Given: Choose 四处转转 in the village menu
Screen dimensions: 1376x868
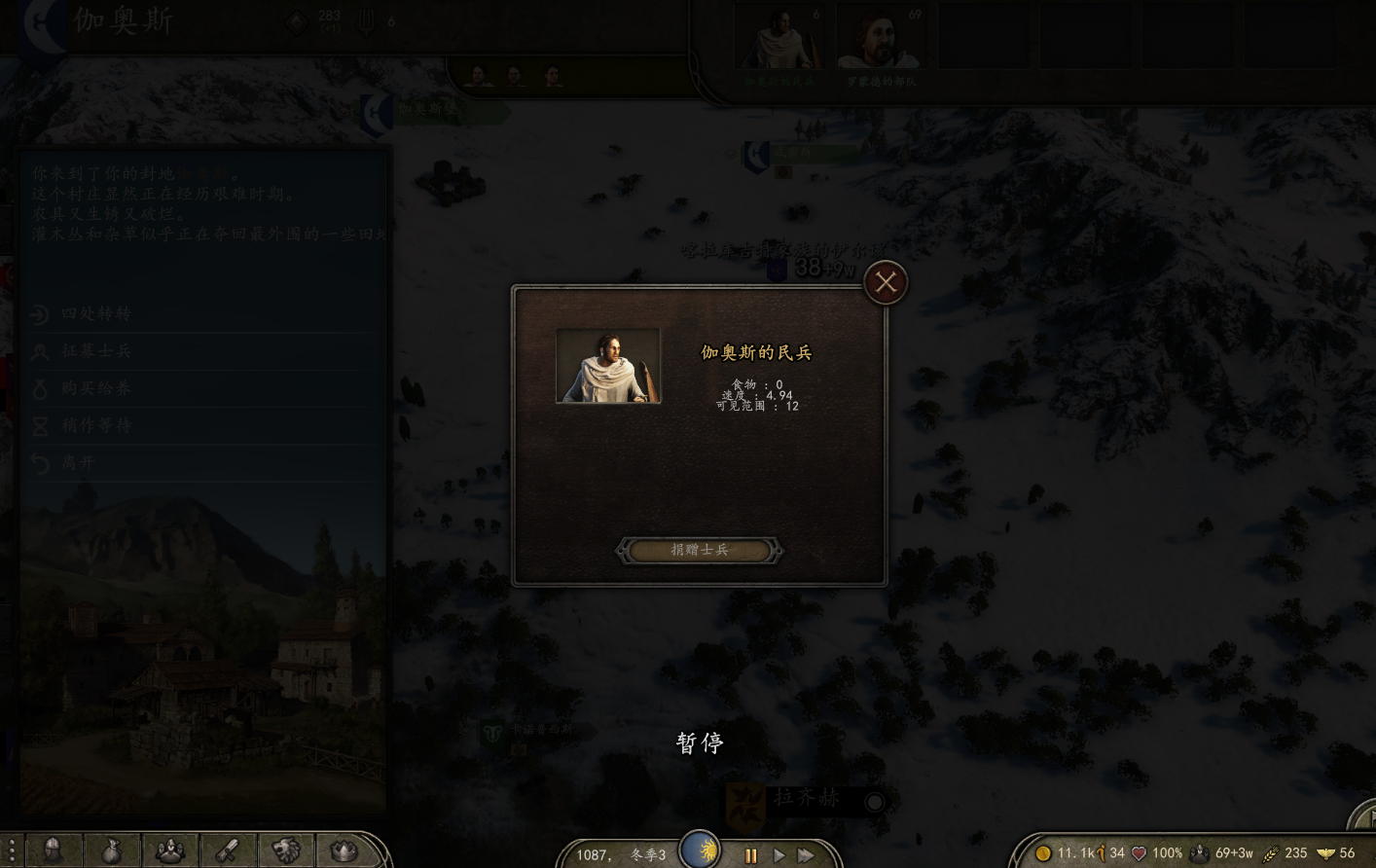Looking at the screenshot, I should point(95,313).
